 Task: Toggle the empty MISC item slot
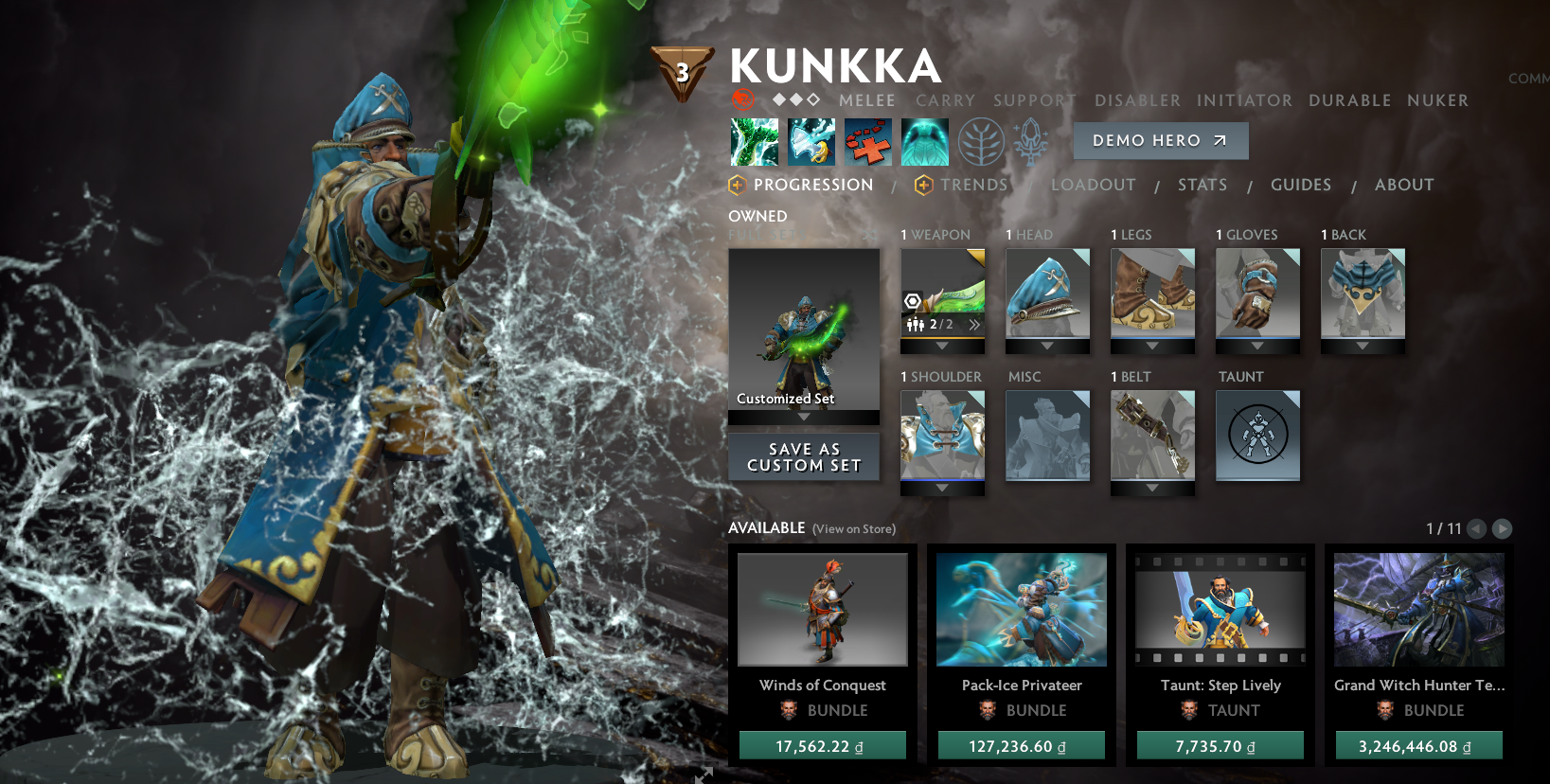click(x=1047, y=436)
